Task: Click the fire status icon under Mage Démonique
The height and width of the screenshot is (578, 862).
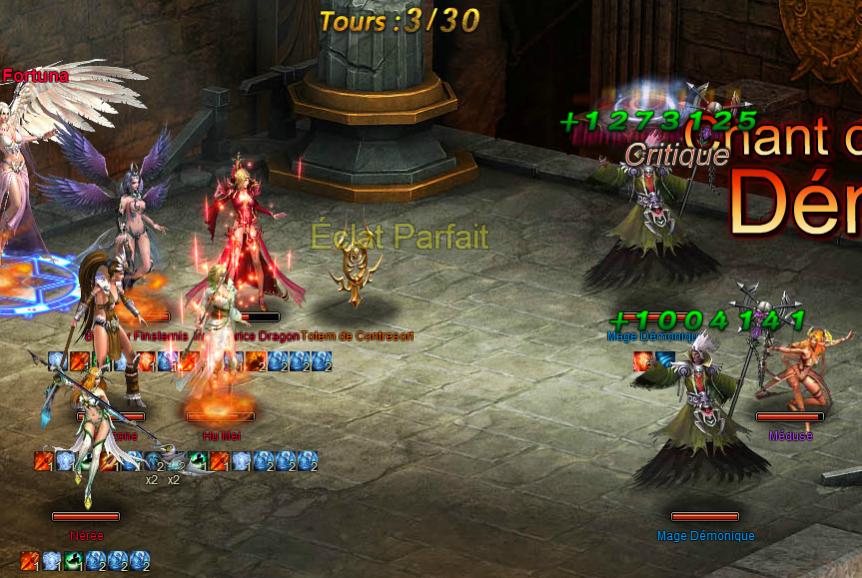Action: [x=643, y=360]
